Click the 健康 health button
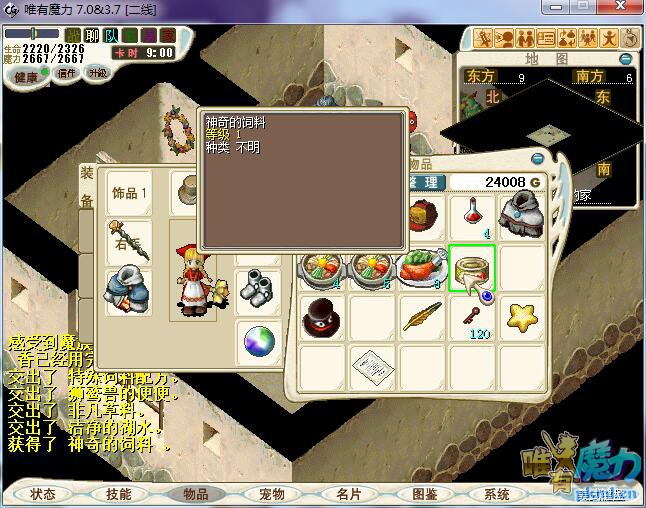646x508 pixels. [x=26, y=77]
